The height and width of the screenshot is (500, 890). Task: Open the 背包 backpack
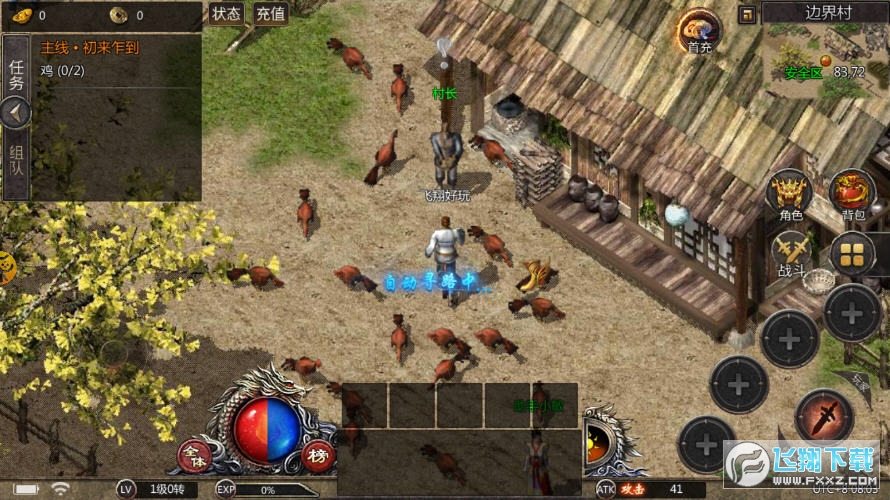(853, 193)
